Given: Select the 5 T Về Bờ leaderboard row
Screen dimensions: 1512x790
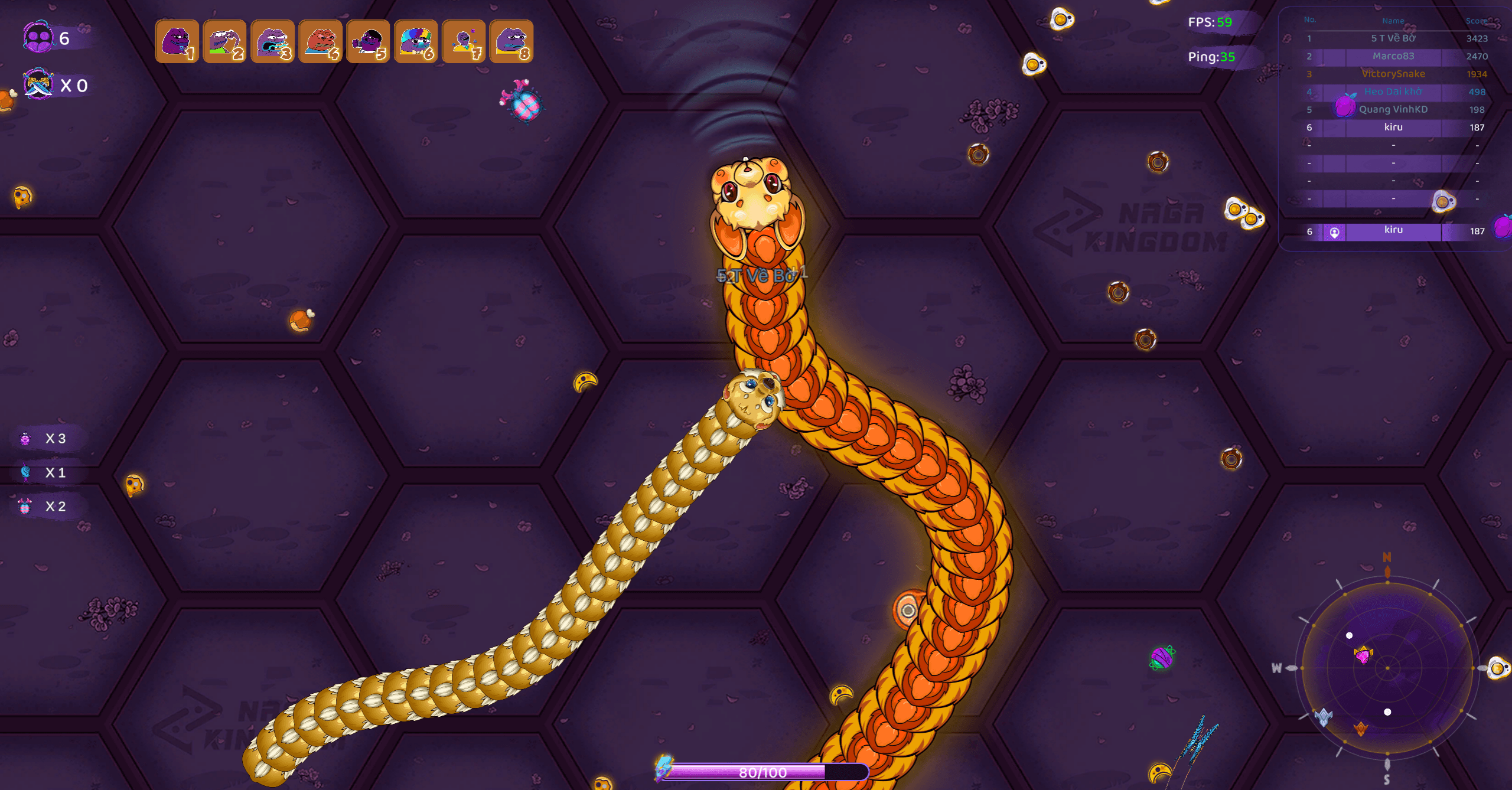Looking at the screenshot, I should pos(1393,38).
